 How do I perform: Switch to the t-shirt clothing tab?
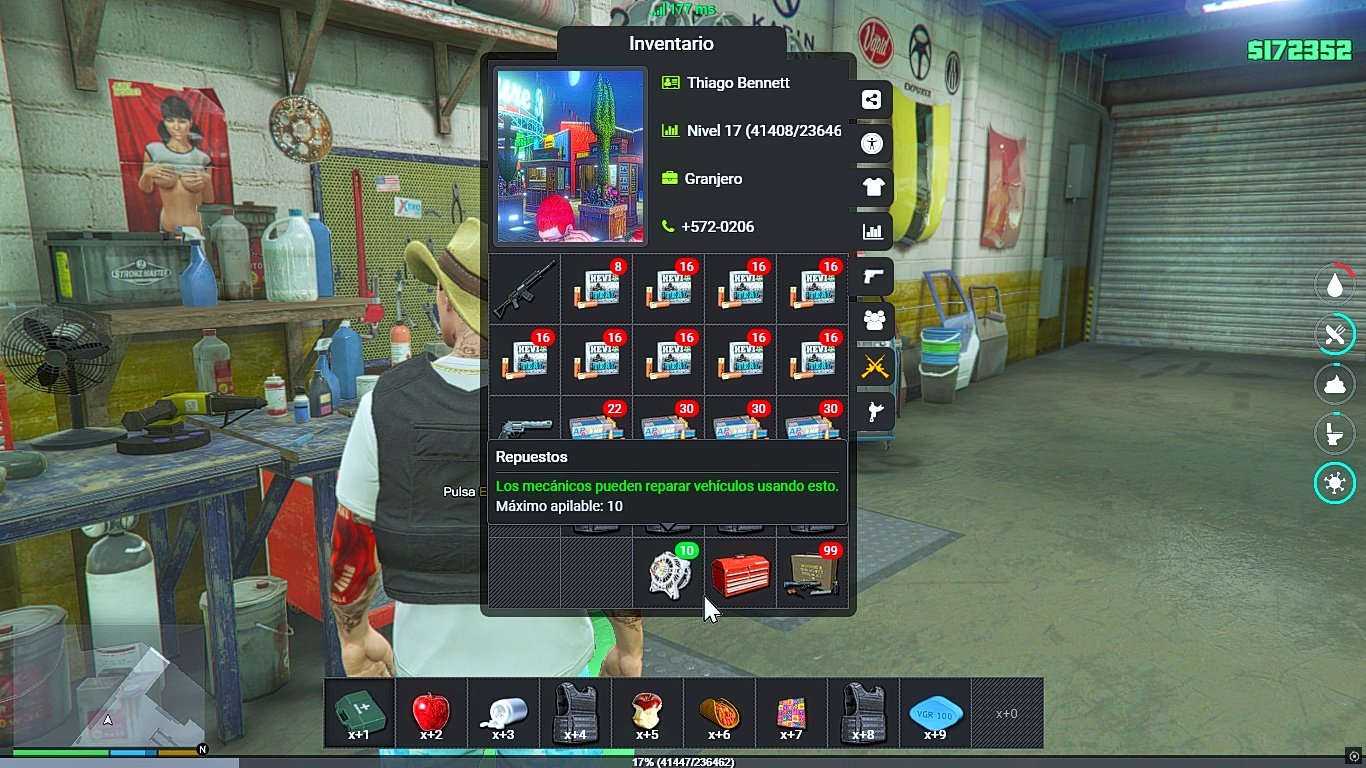pos(873,187)
